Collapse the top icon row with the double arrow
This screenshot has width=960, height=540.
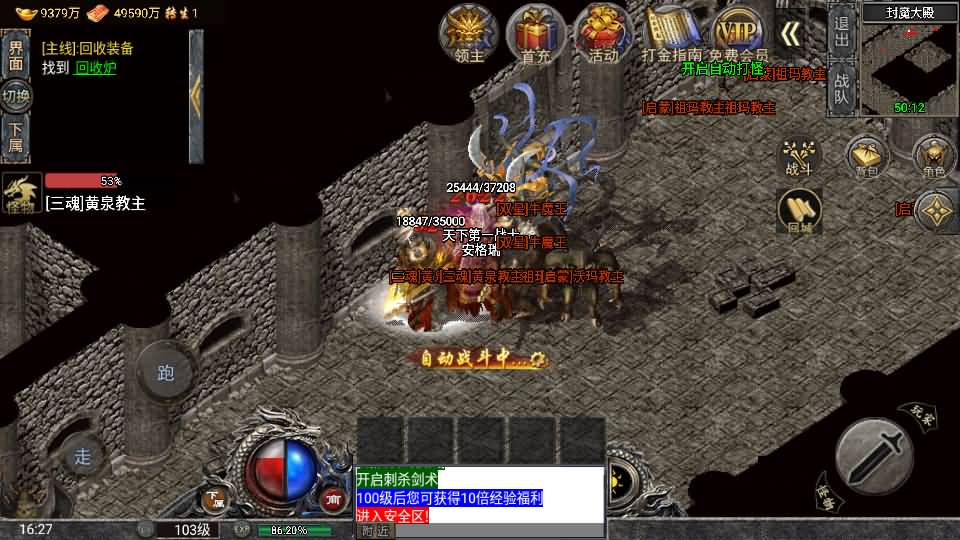coord(790,33)
